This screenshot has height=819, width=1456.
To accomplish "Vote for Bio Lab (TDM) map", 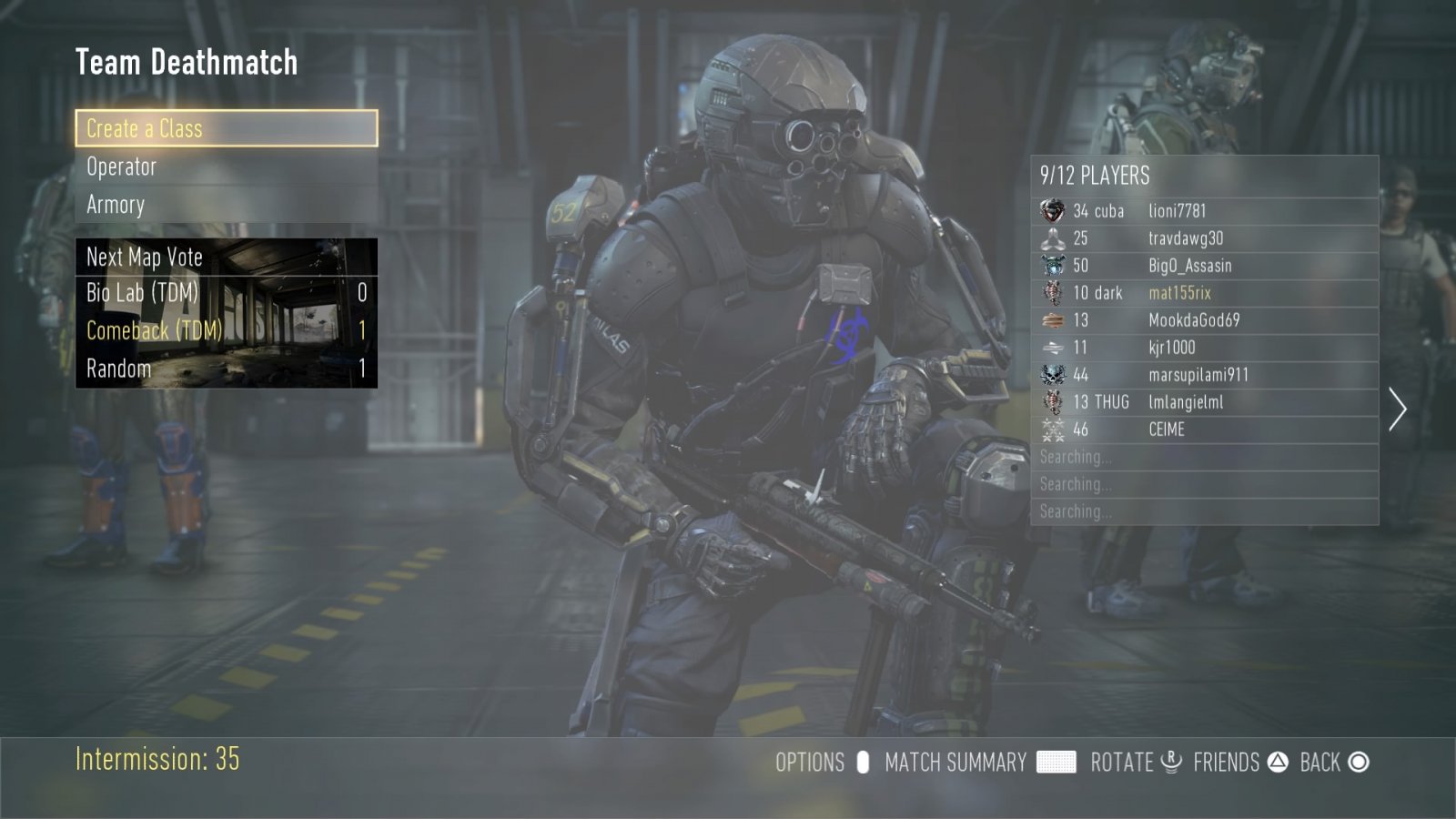I will 226,293.
